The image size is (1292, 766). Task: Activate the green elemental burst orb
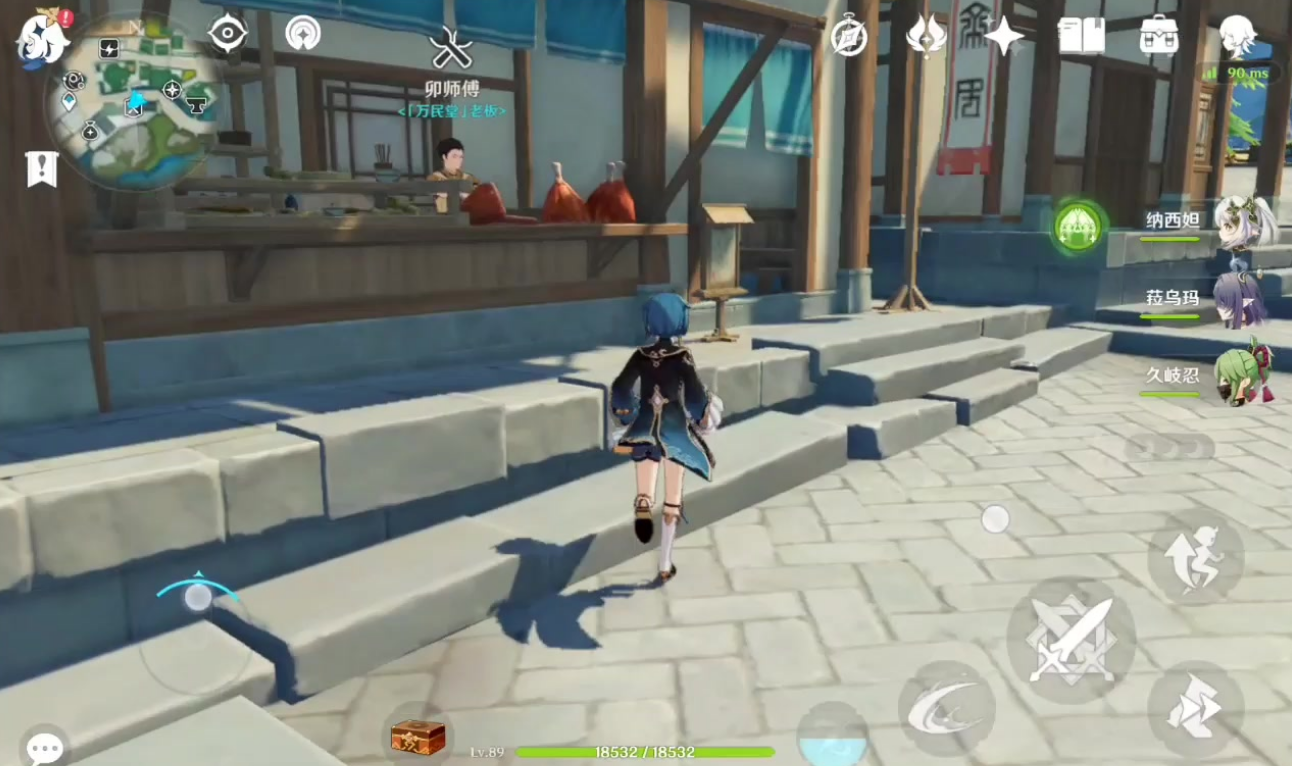coord(1079,226)
